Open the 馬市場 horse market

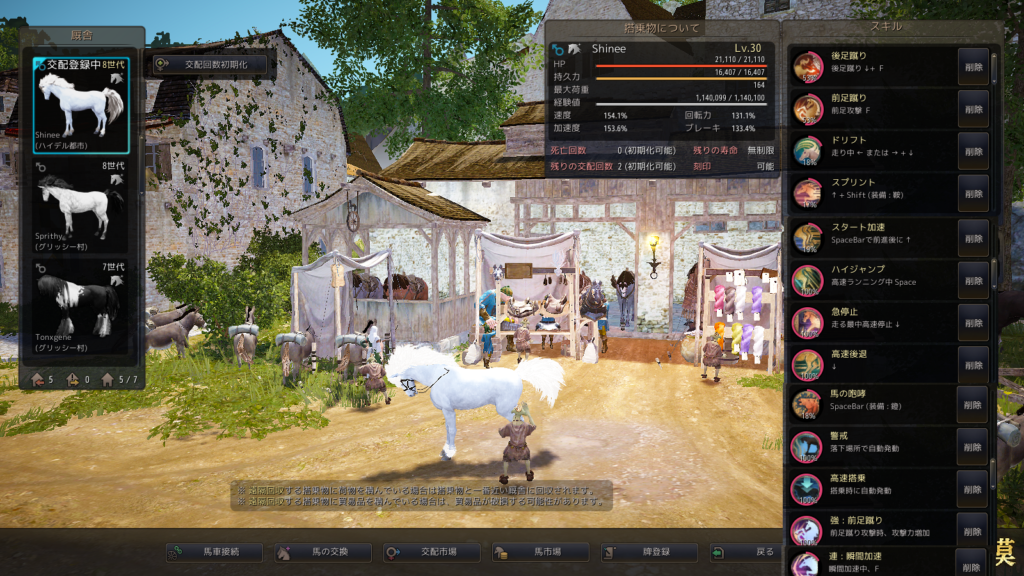coord(541,552)
